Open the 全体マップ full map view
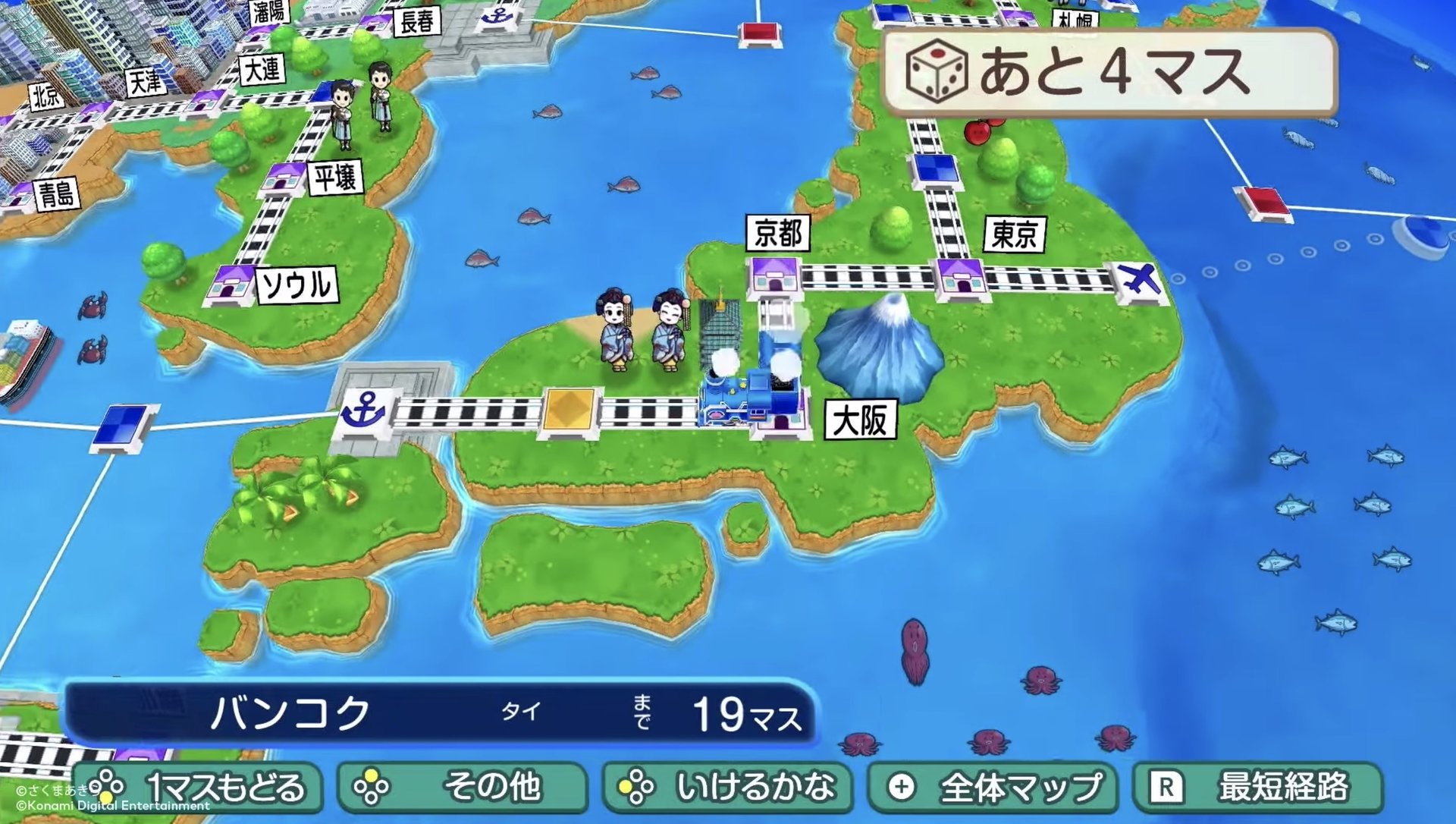Viewport: 1456px width, 824px height. click(x=993, y=787)
